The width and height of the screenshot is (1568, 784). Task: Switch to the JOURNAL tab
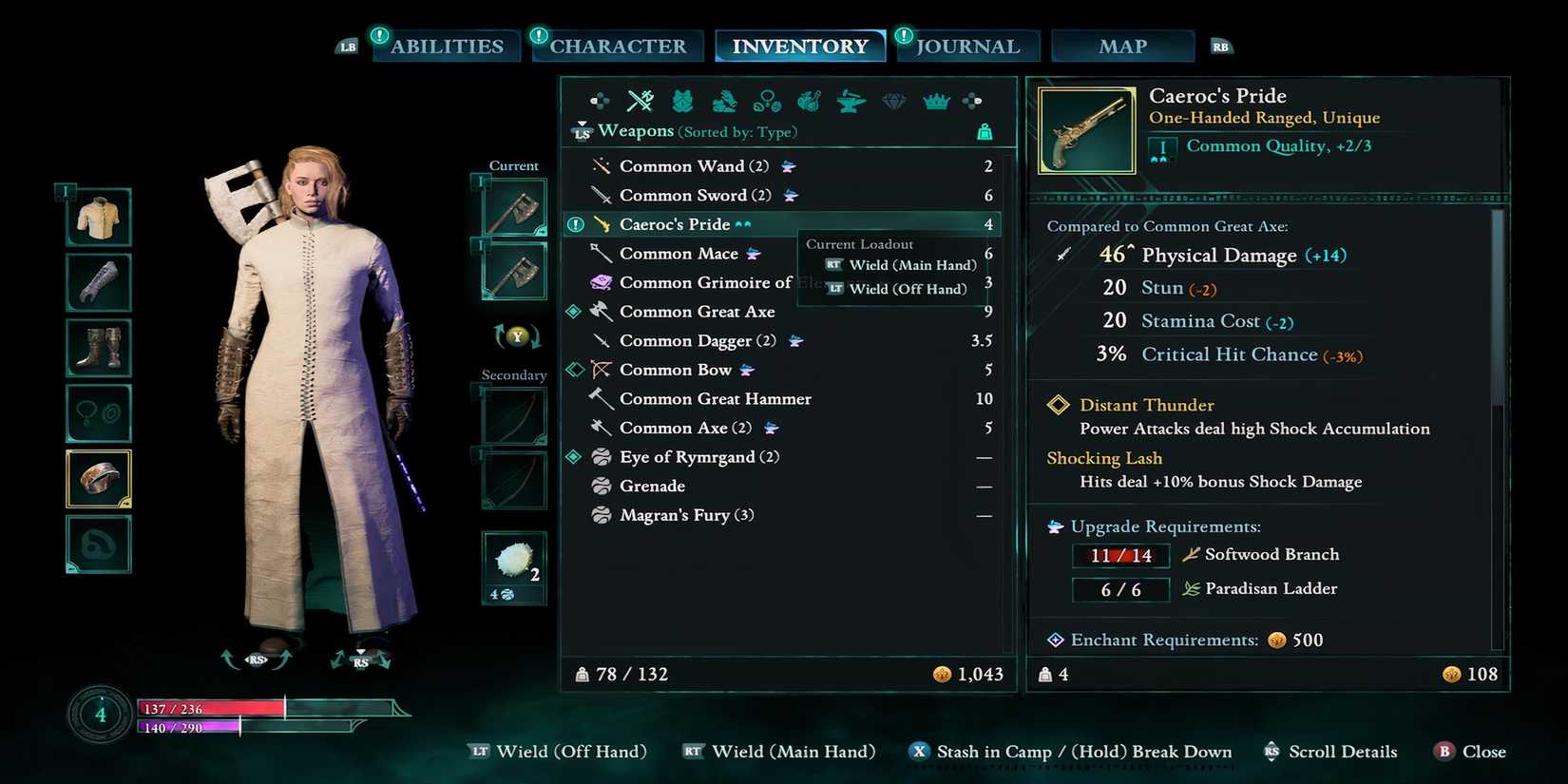point(968,45)
